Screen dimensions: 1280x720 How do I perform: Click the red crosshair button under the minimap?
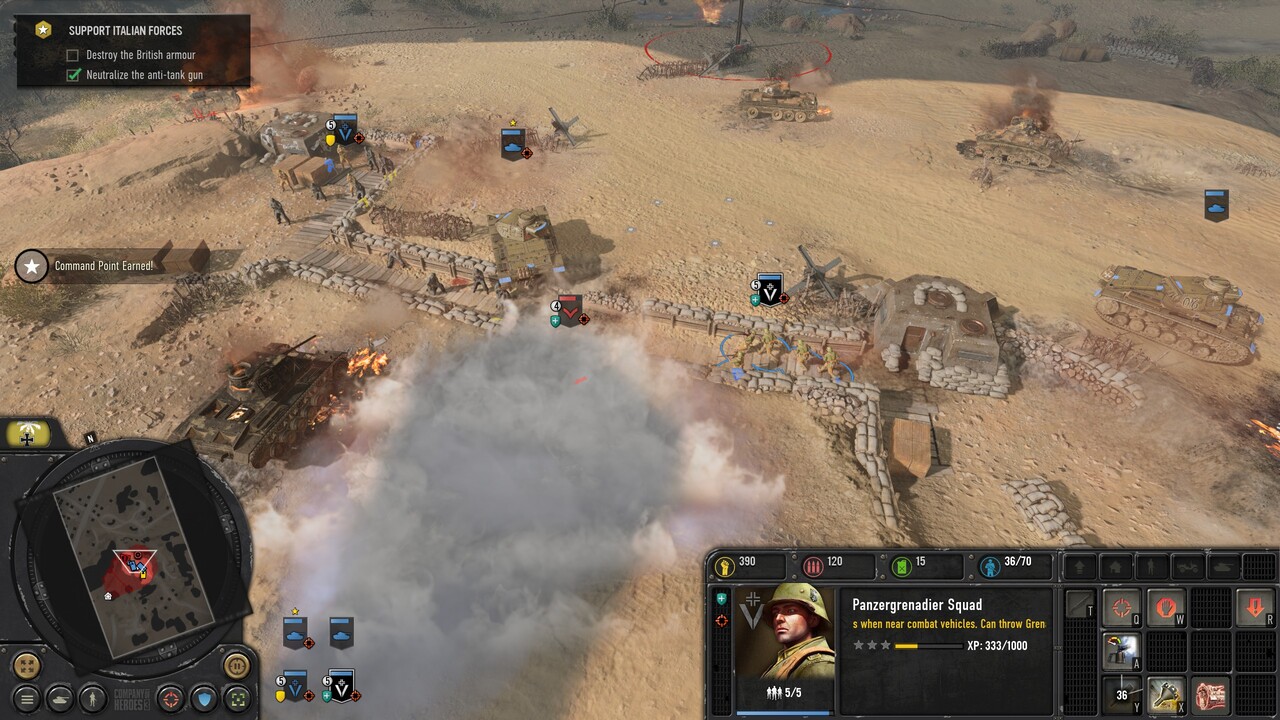(x=170, y=698)
